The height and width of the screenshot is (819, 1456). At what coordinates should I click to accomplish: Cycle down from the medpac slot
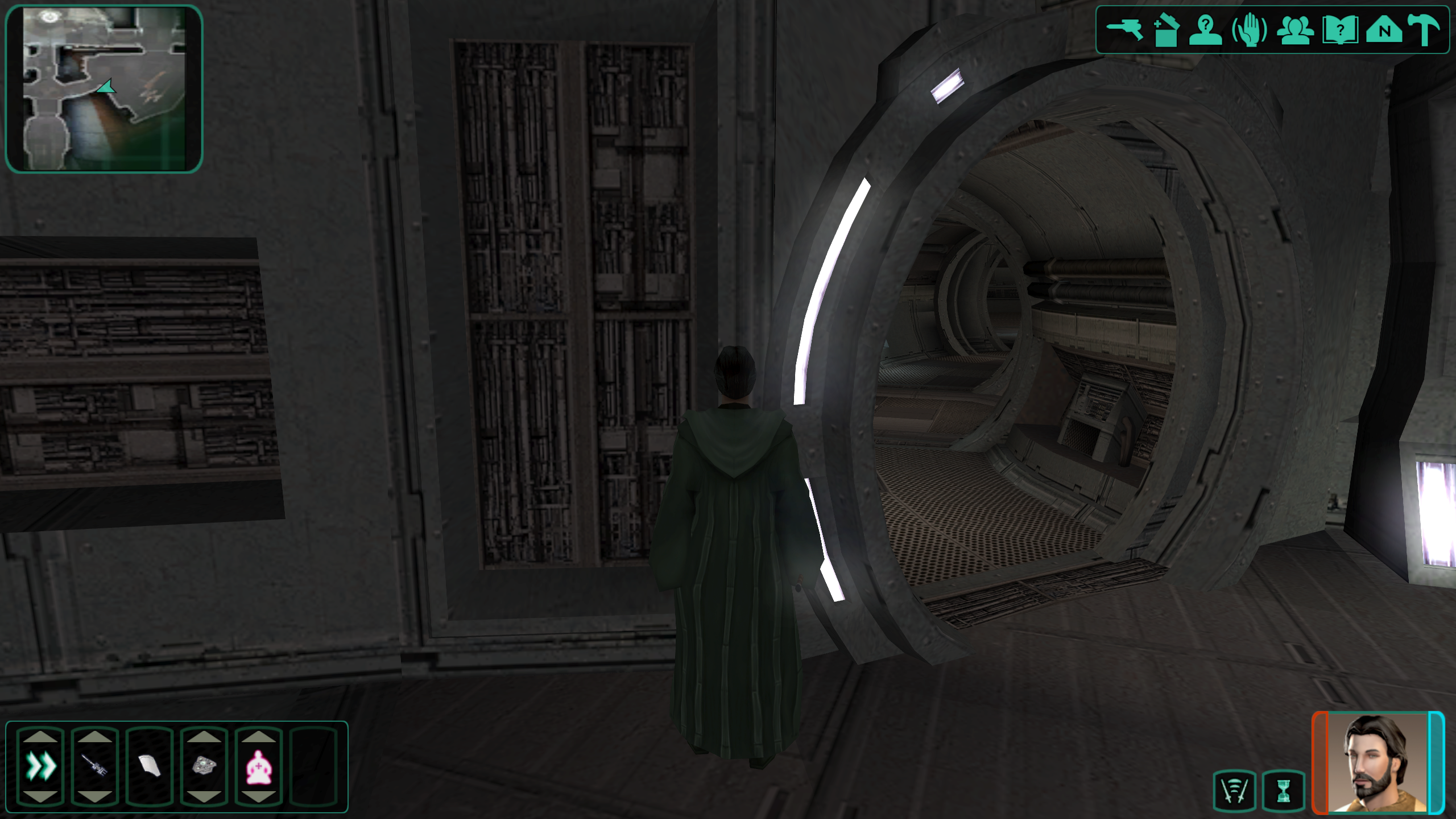tap(259, 796)
